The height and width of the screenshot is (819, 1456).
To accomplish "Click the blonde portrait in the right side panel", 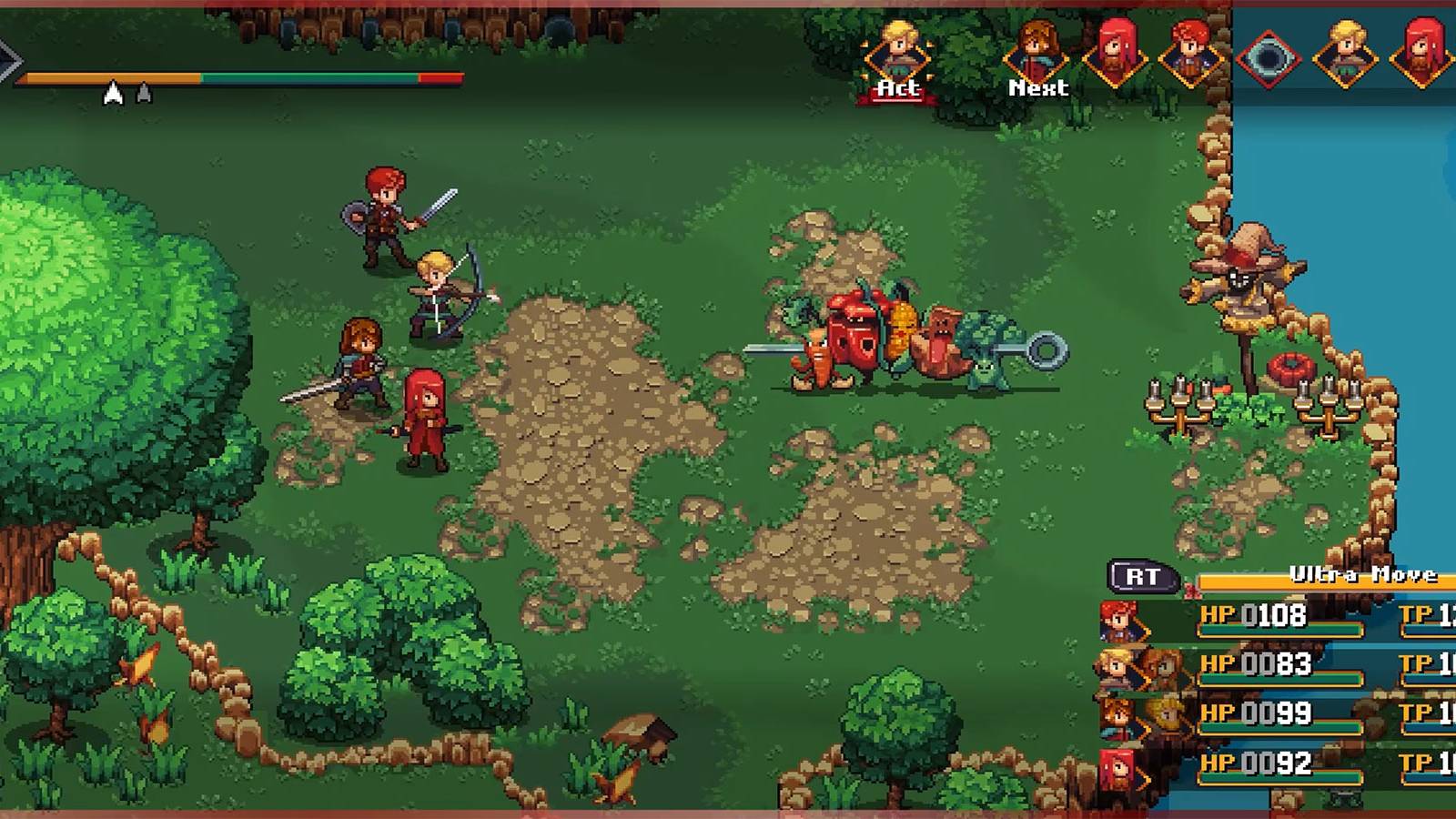I will 1344,55.
